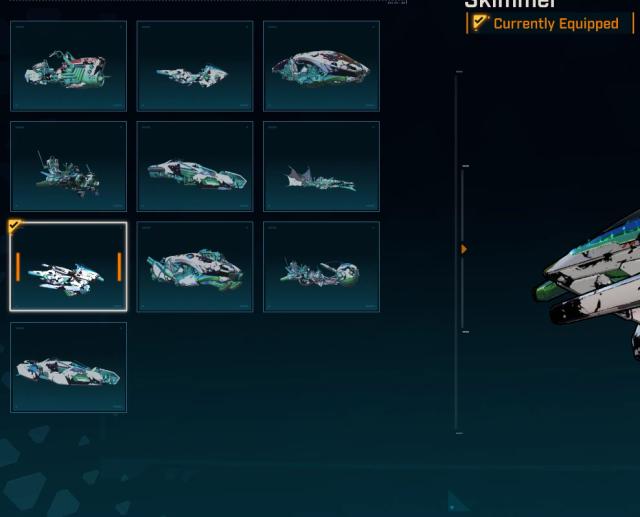The width and height of the screenshot is (640, 517).
Task: Select the skimmer with tall antenna spikes
Action: coord(68,167)
